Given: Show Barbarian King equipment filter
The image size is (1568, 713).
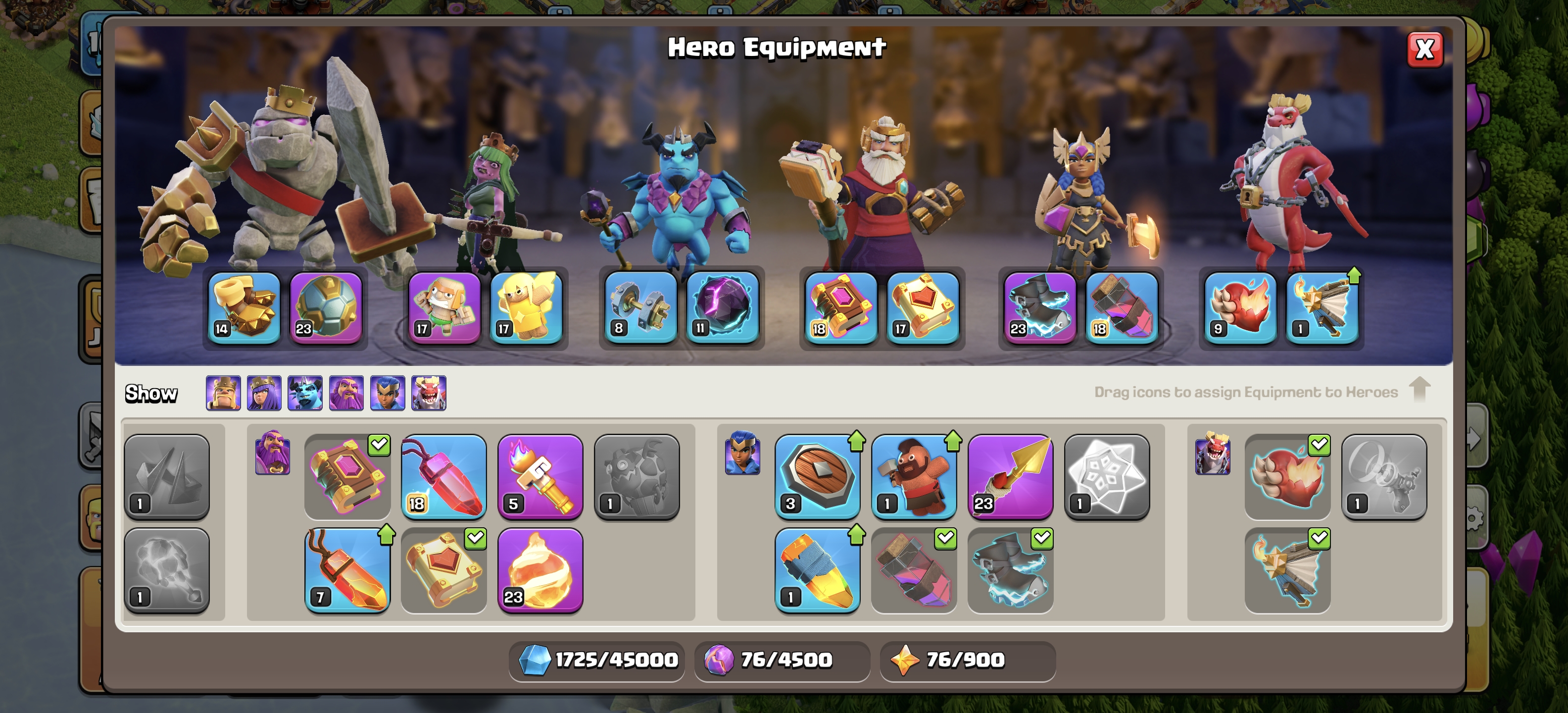Looking at the screenshot, I should pyautogui.click(x=223, y=393).
